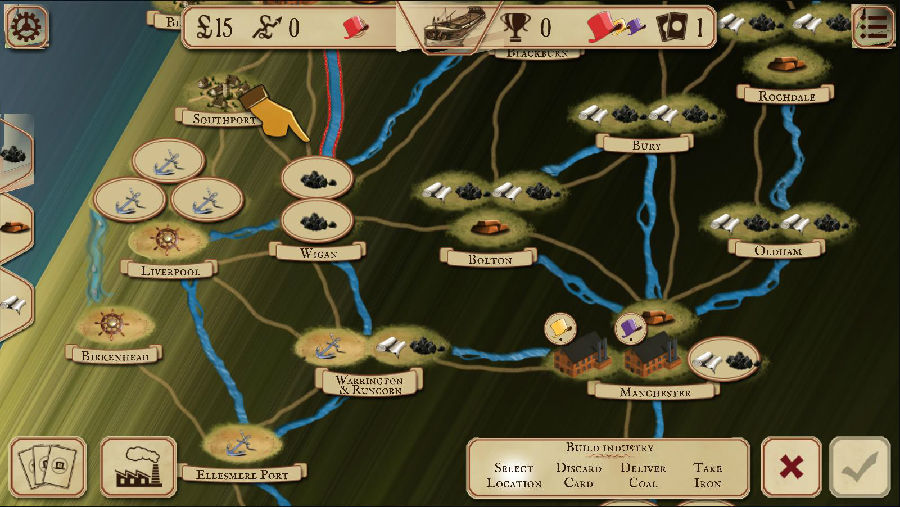
Task: Cancel the build action with red X
Action: (791, 467)
